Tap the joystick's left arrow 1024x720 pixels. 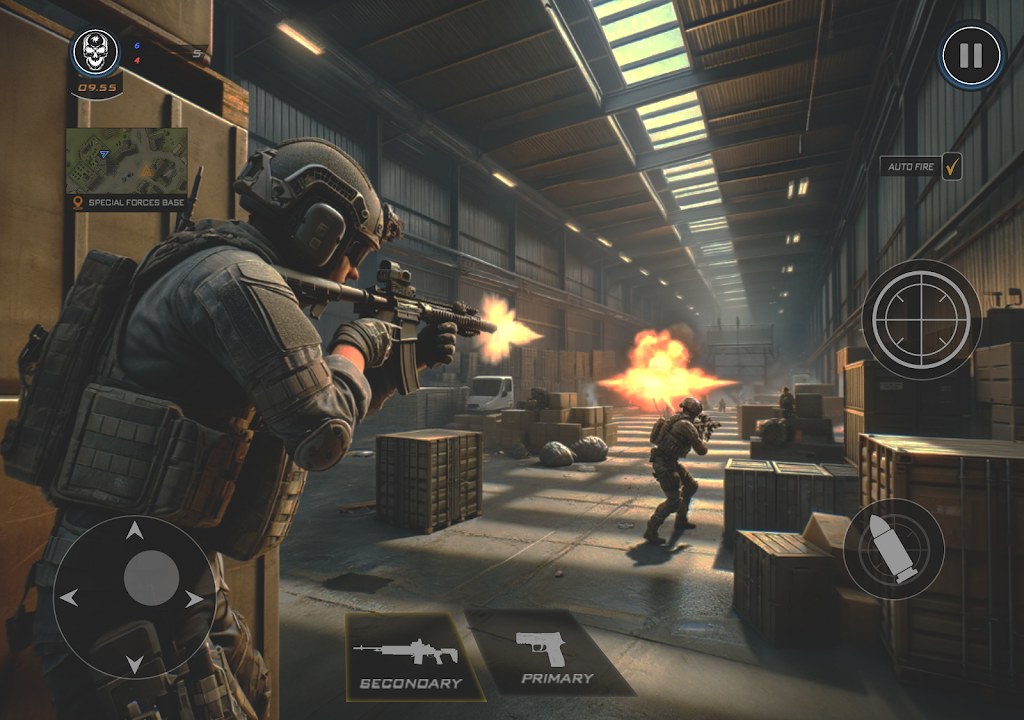(69, 598)
